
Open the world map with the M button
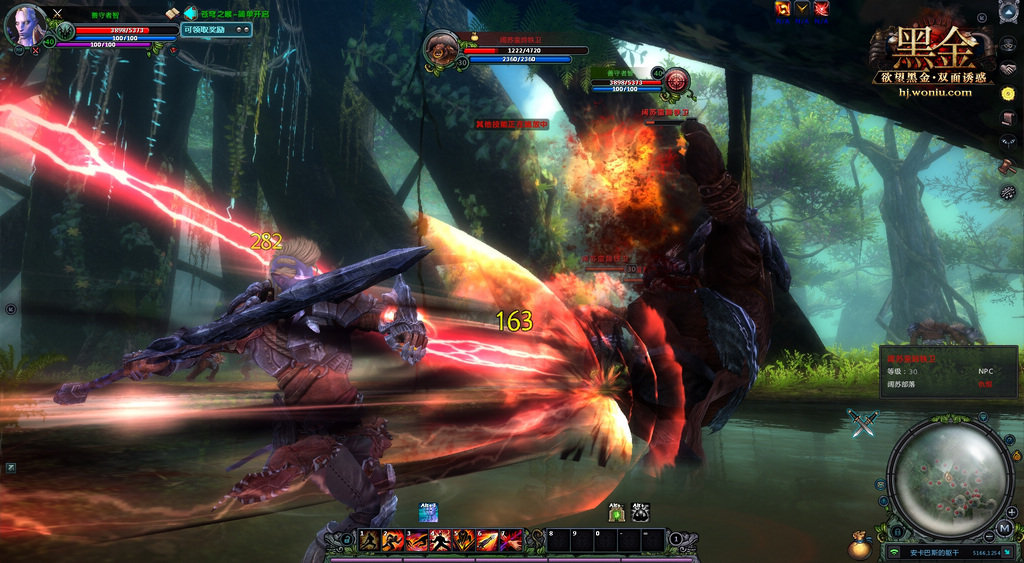(1004, 527)
